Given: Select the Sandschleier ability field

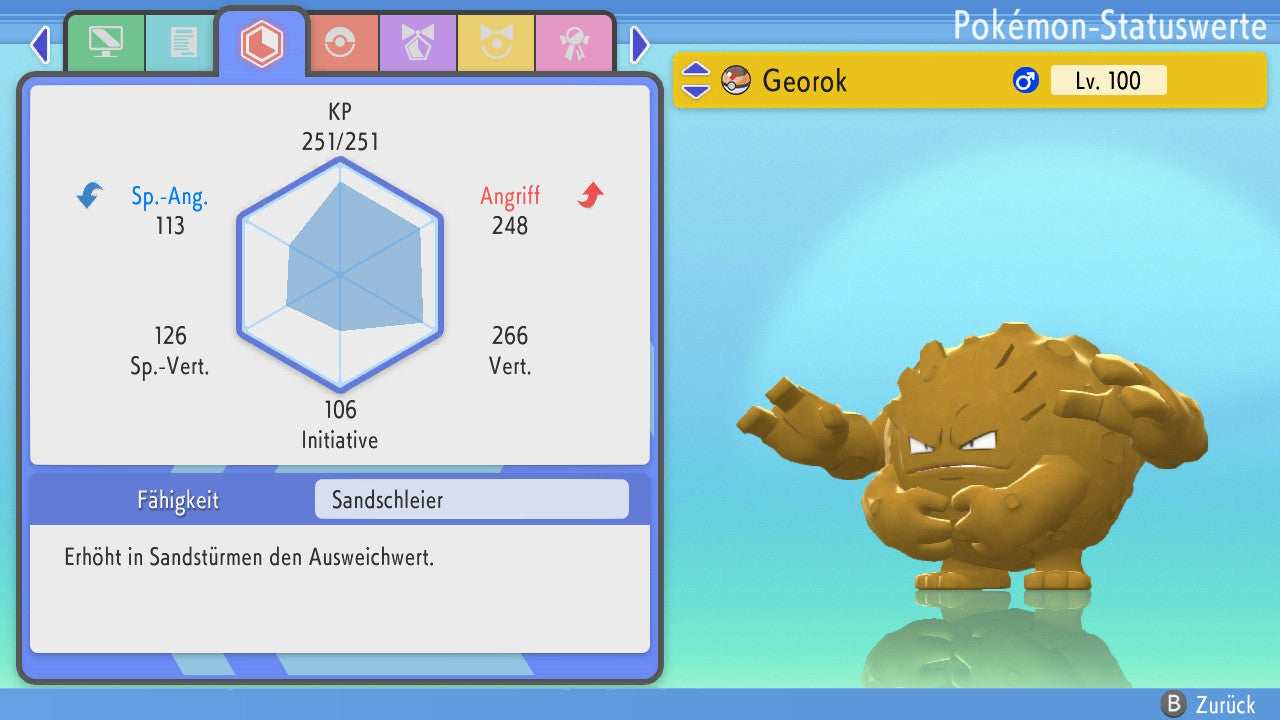Looking at the screenshot, I should click(x=471, y=500).
